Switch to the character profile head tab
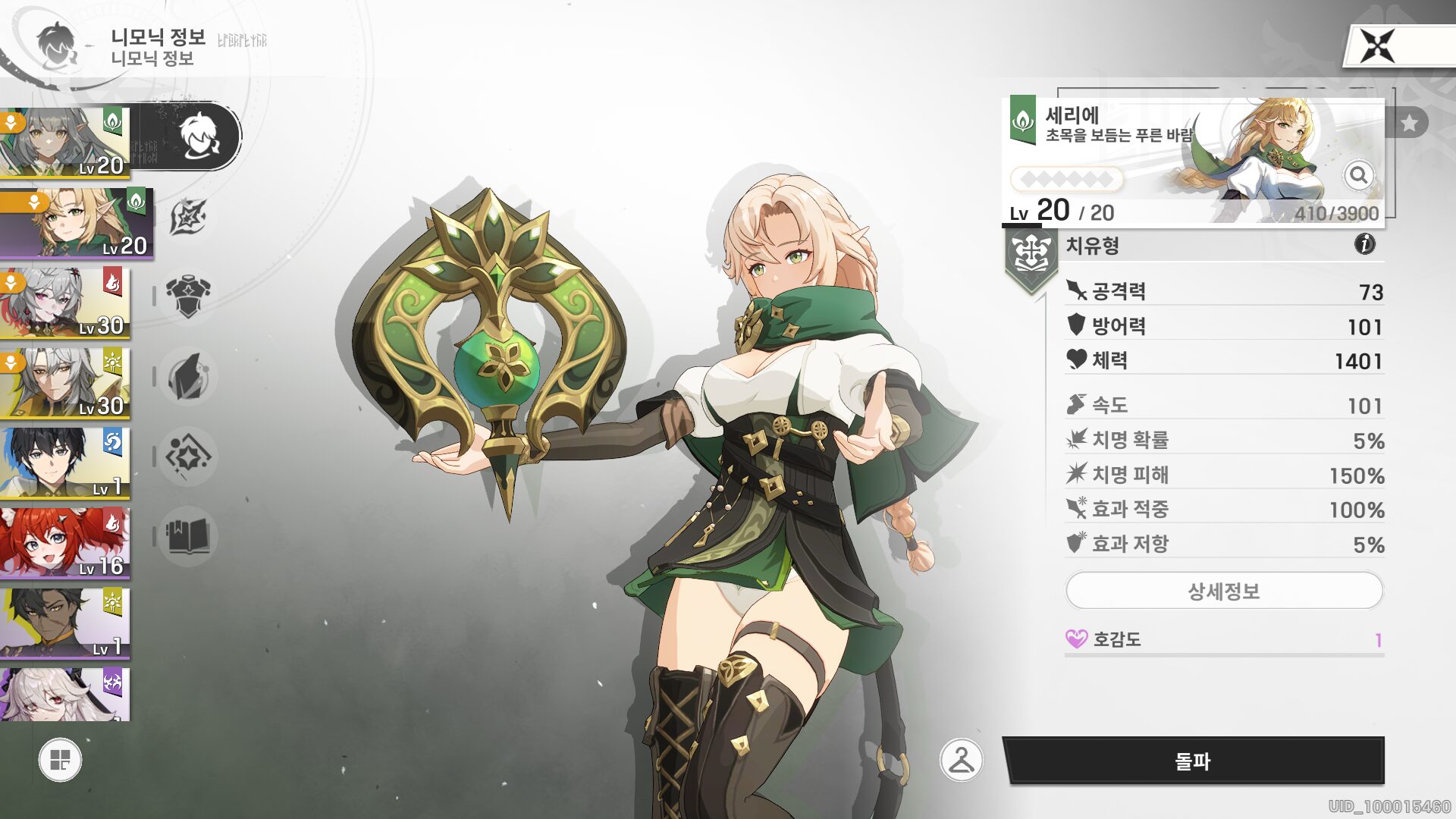Screen dimensions: 1456x819 coord(199,136)
